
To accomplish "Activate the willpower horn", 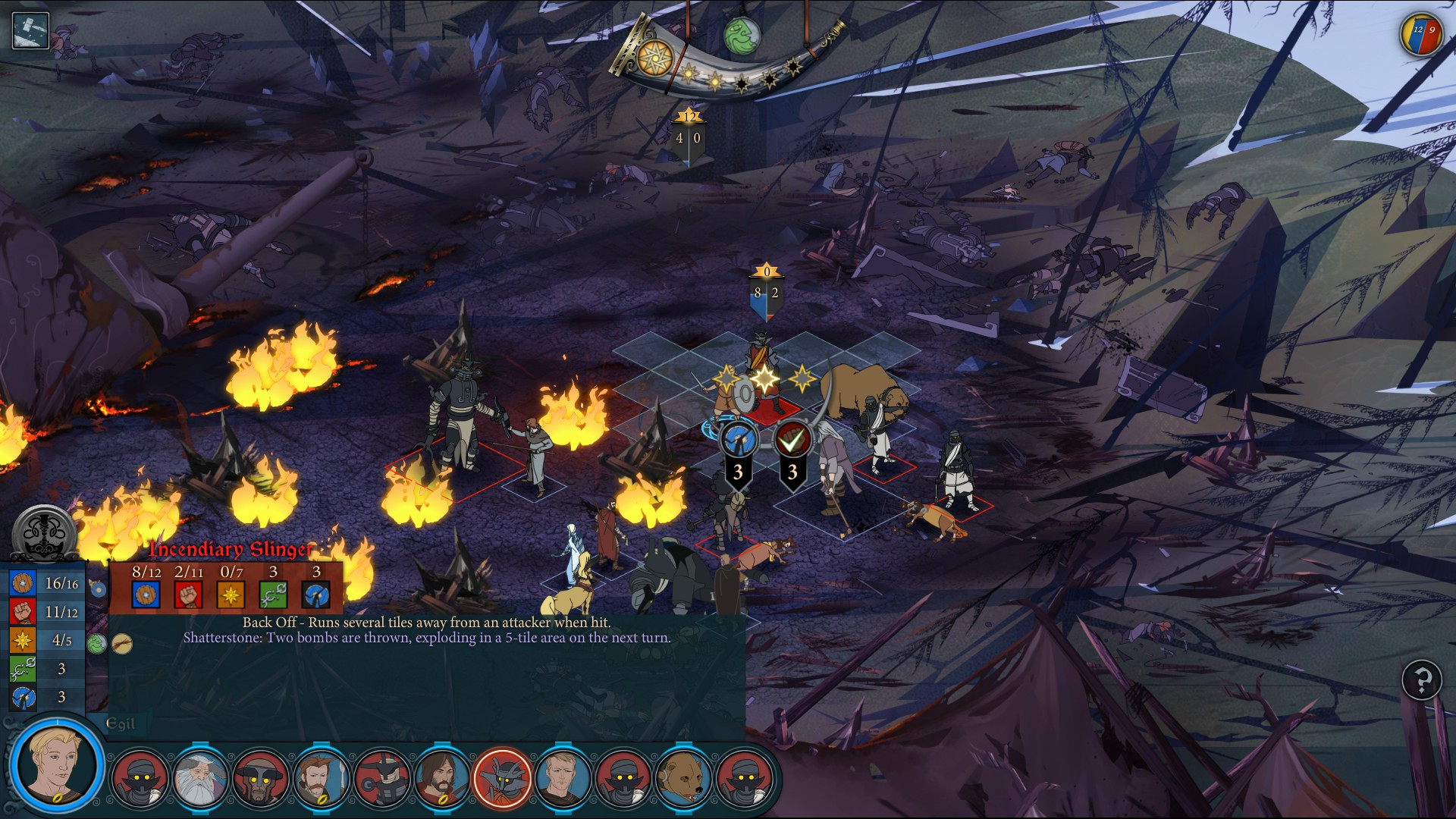I will (x=654, y=58).
